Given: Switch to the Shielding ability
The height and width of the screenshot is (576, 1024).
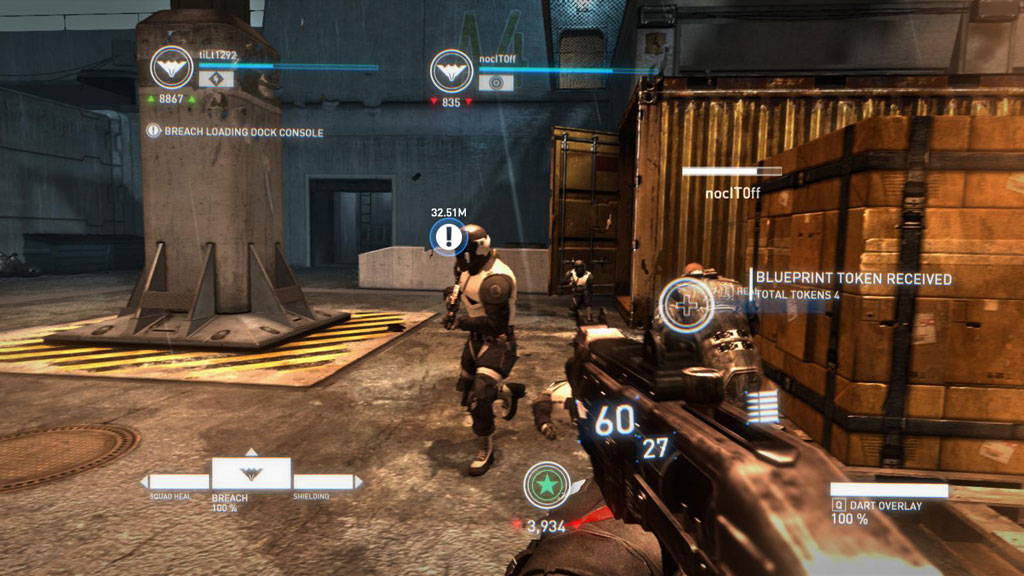Looking at the screenshot, I should pos(324,482).
